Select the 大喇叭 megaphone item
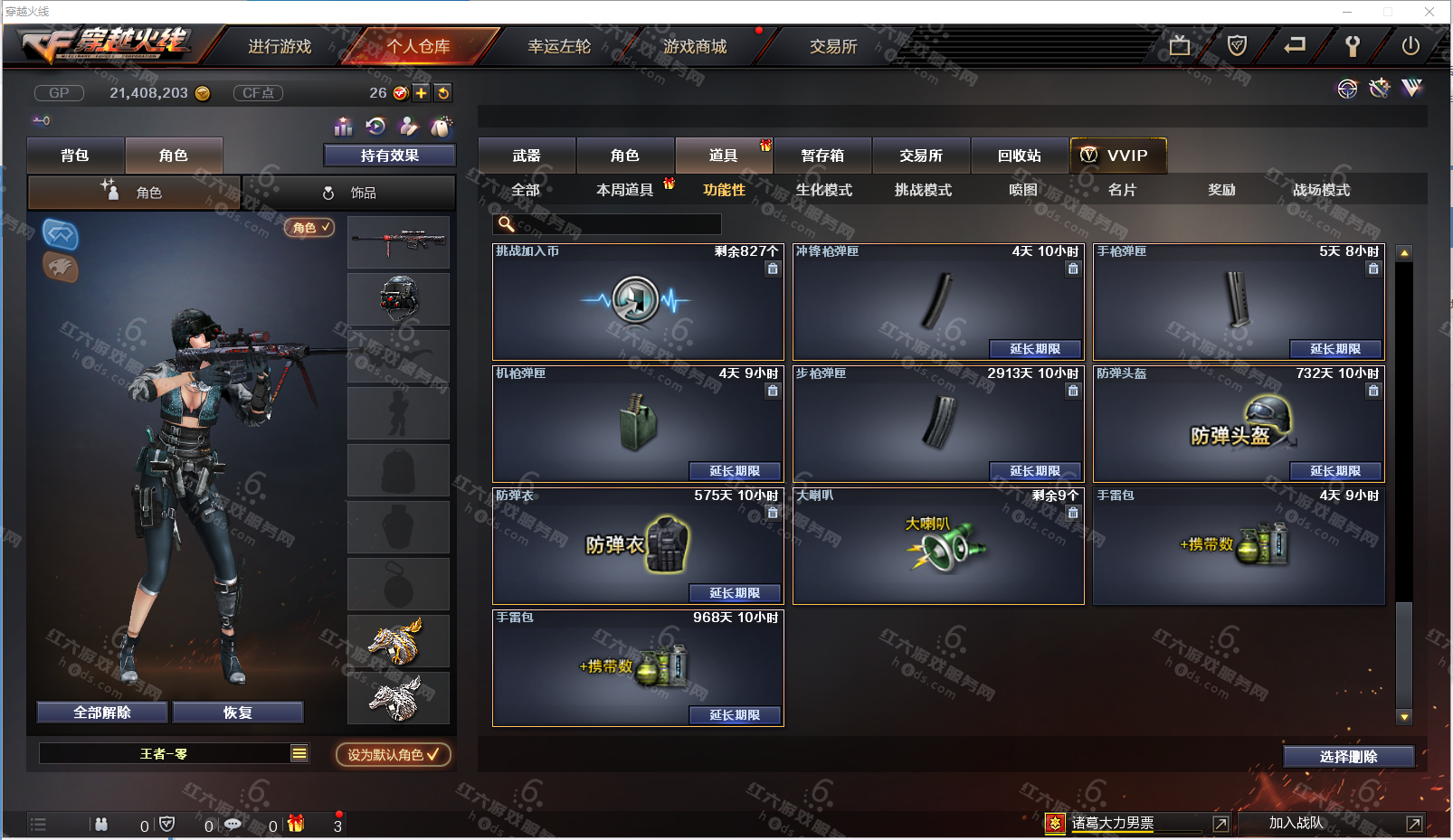The height and width of the screenshot is (840, 1453). tap(938, 546)
